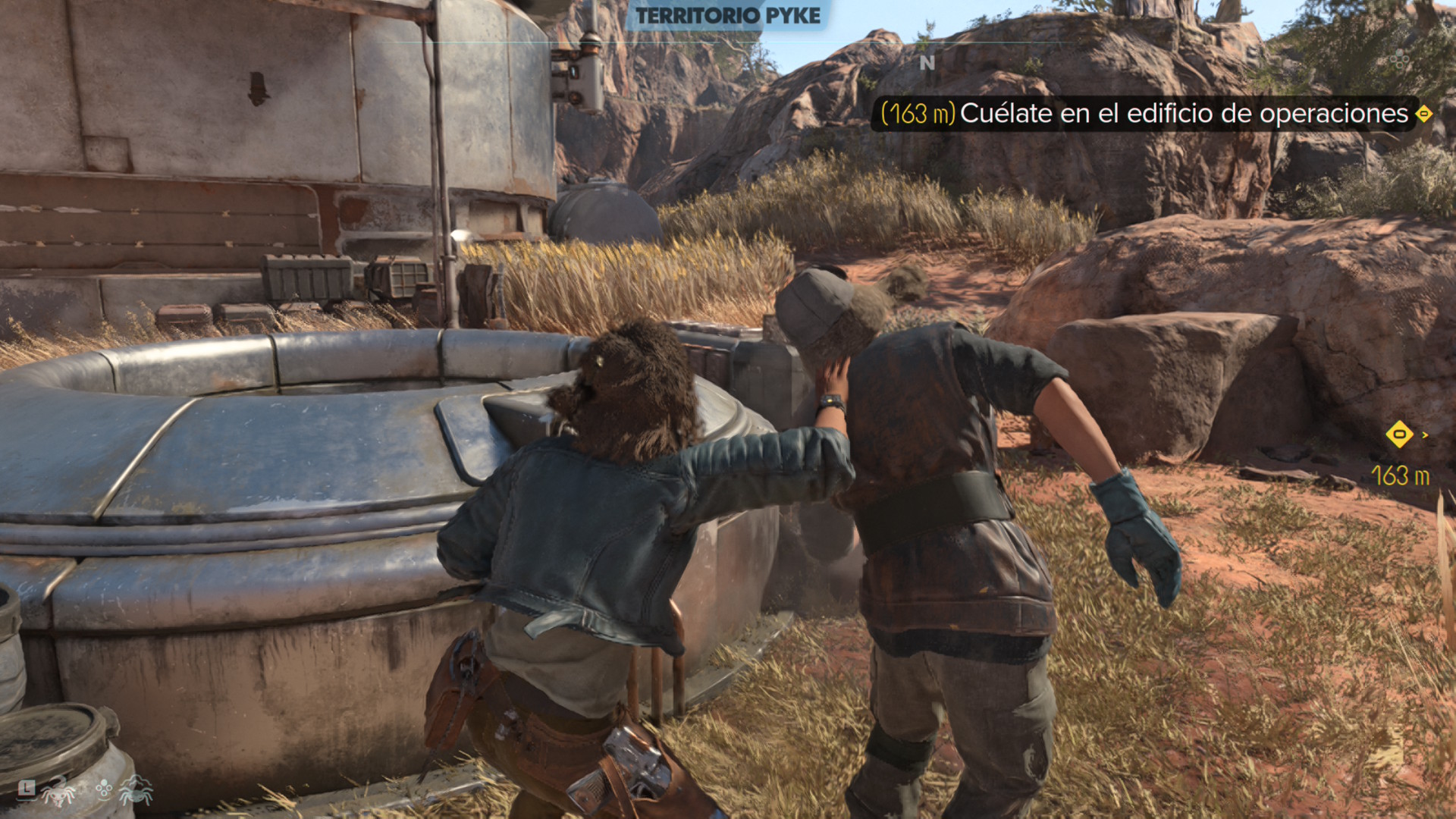Click the Territorio Pyke zone banner

pos(727,16)
